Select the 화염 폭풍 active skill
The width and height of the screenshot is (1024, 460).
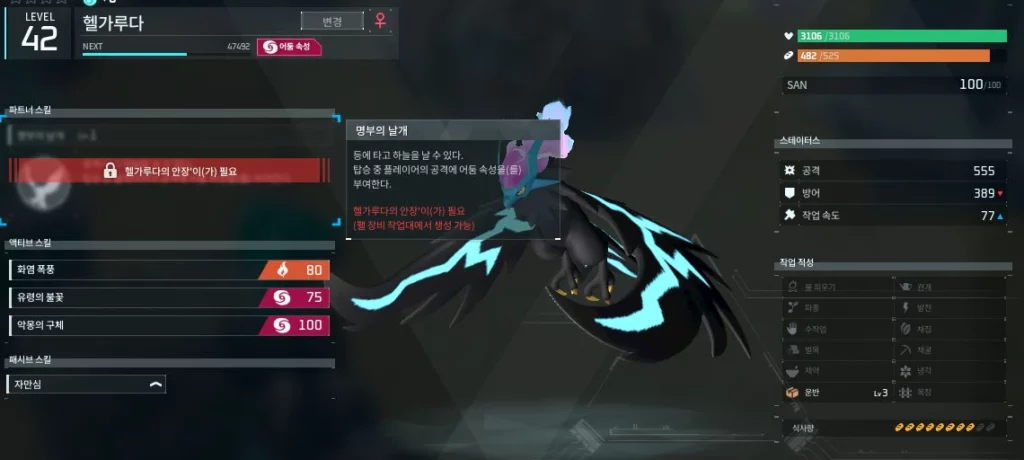169,270
